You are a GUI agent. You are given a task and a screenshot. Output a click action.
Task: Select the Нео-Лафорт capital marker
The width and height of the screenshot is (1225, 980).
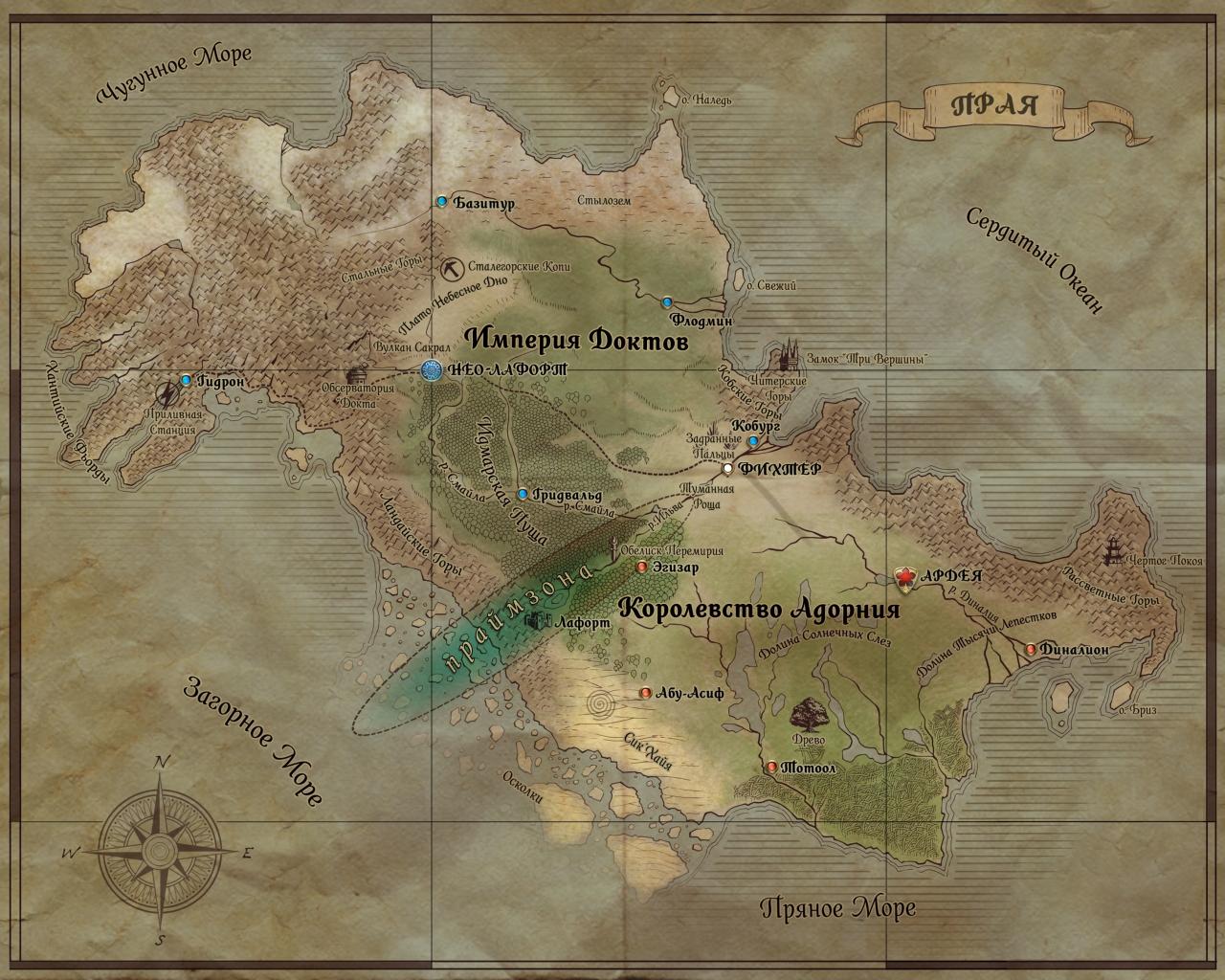point(432,370)
